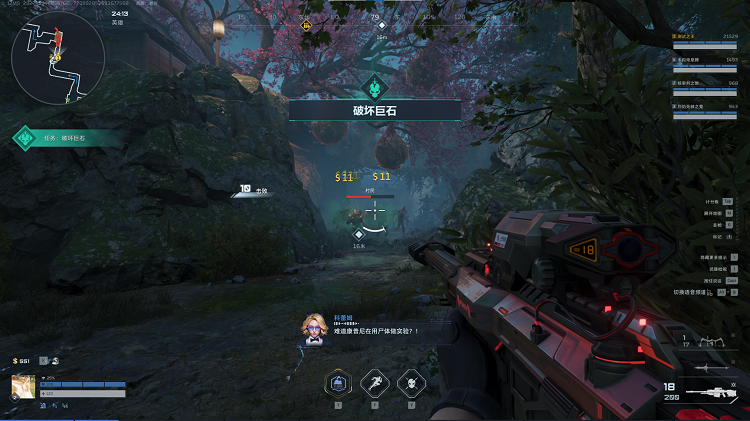Click the skull objective icon above banner
750x421 pixels.
point(375,85)
